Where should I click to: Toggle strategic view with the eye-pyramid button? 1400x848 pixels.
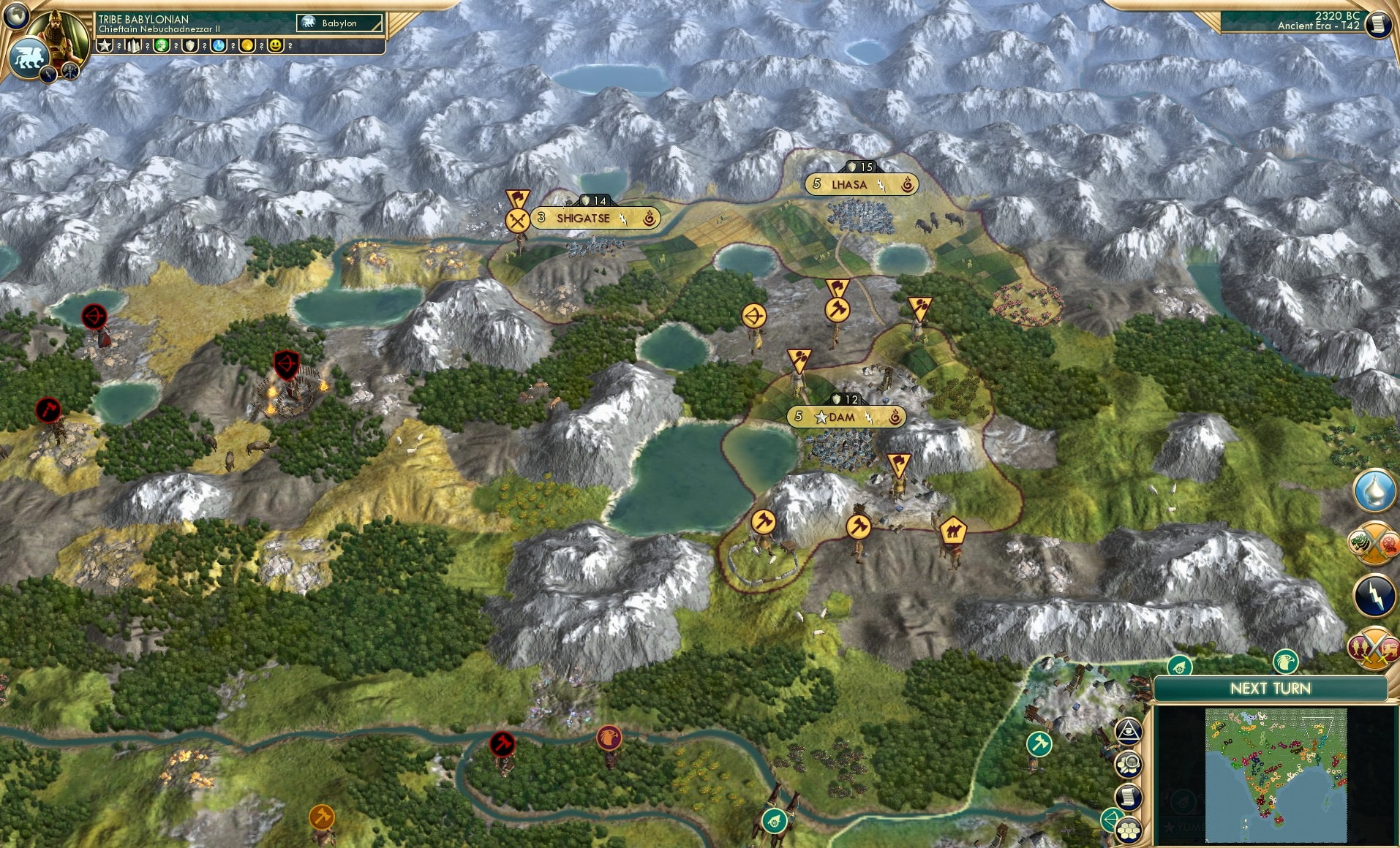point(1129,731)
